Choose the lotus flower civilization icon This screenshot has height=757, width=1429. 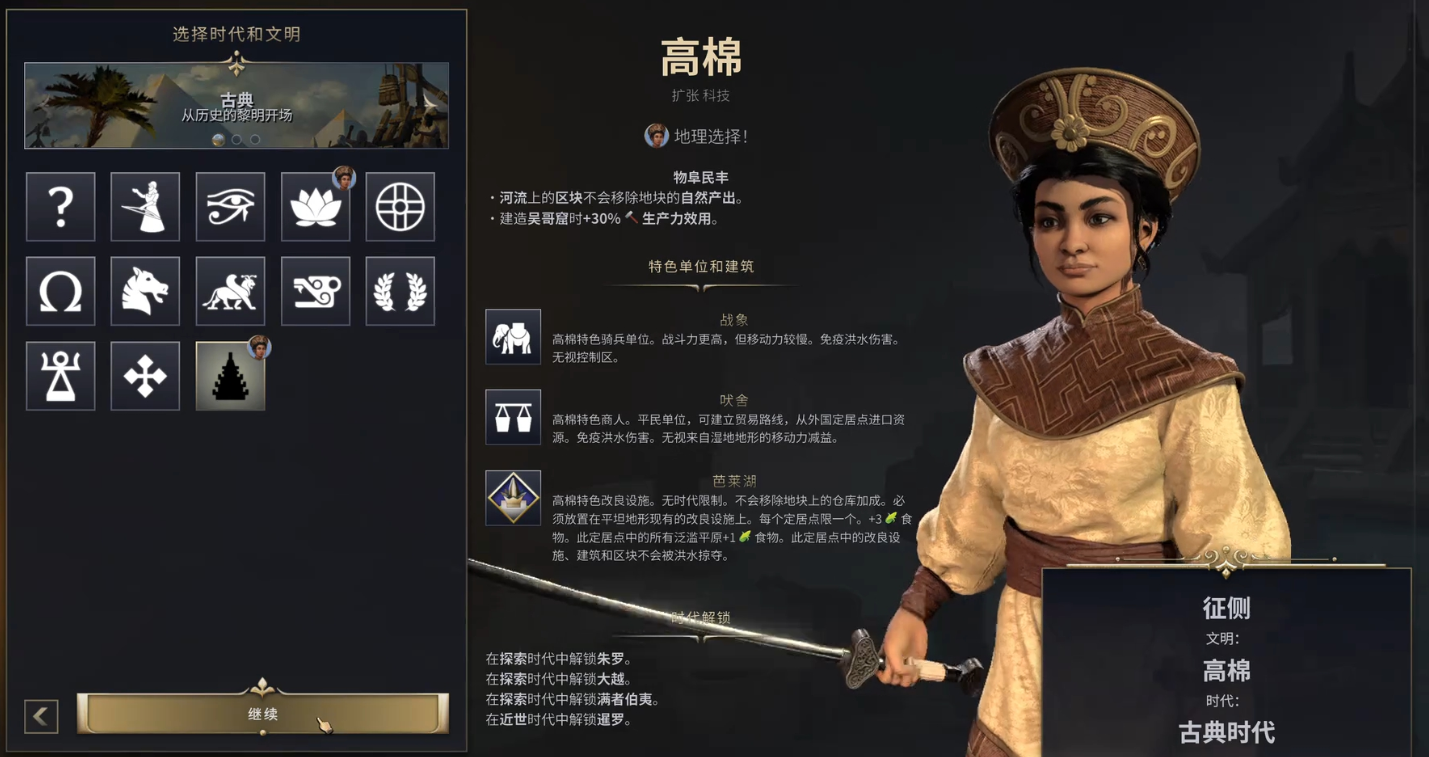coord(315,207)
